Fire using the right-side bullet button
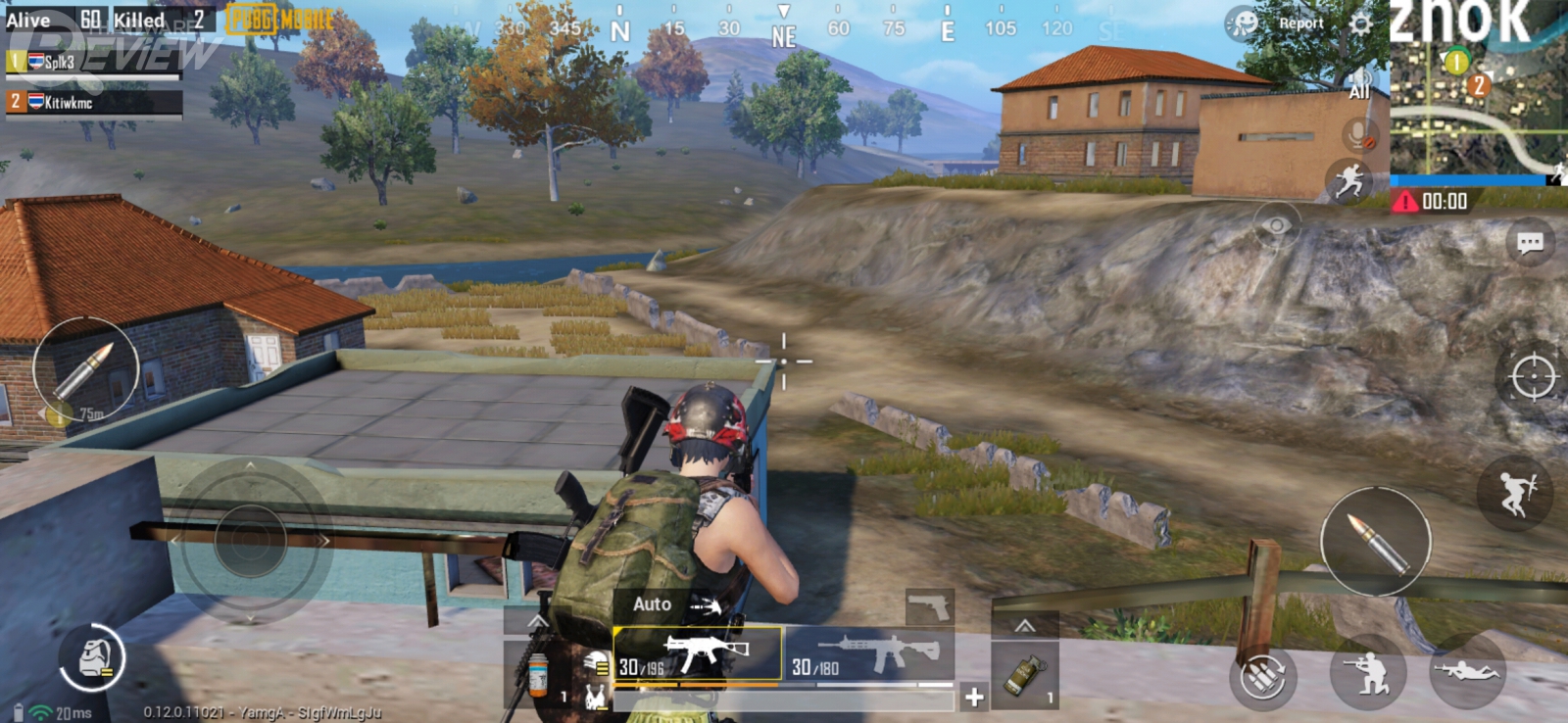 [1375, 541]
